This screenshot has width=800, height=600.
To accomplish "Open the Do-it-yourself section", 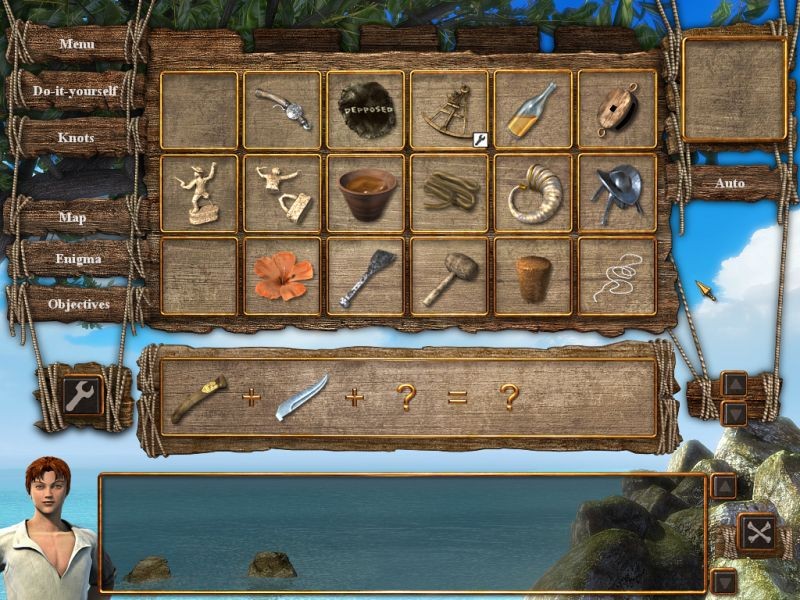I will (x=75, y=91).
